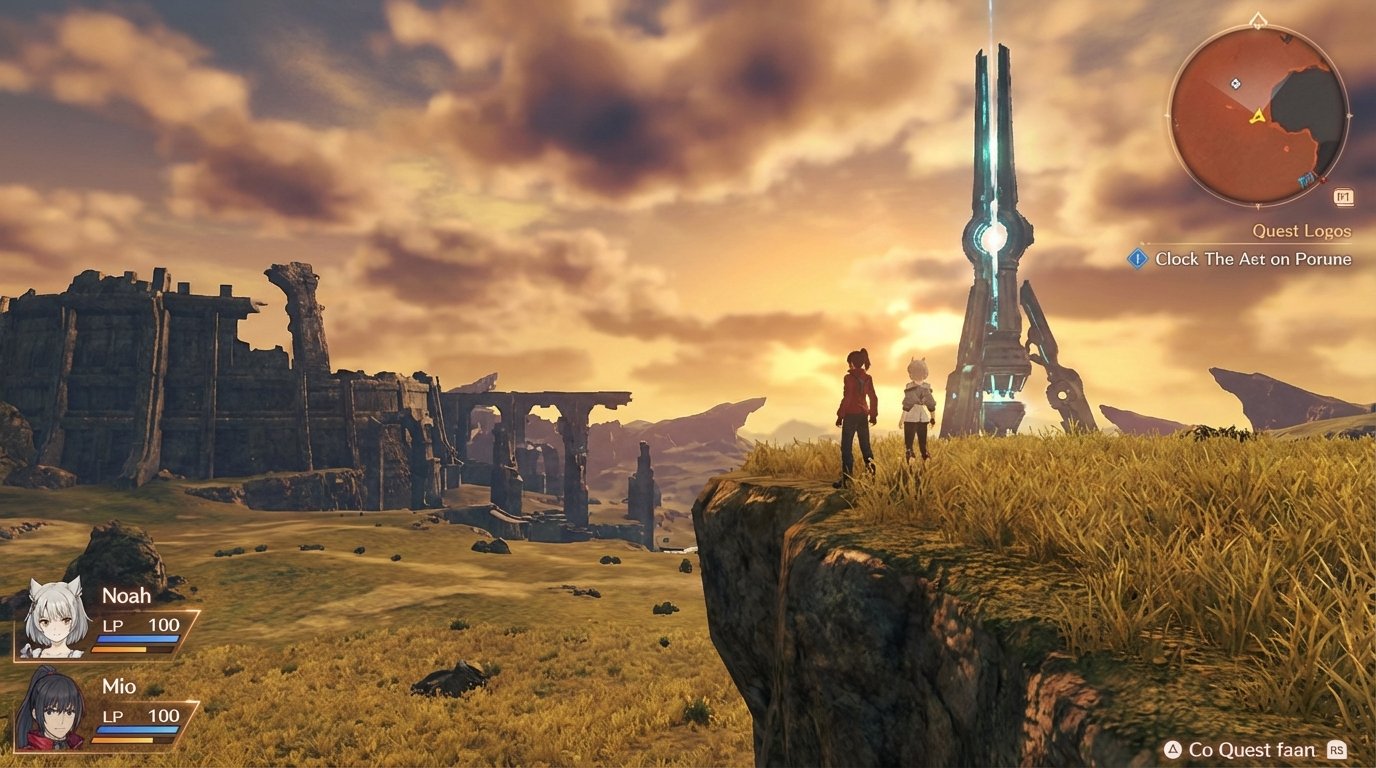Click Noah's LP gauge bar
This screenshot has width=1376, height=768.
140,640
